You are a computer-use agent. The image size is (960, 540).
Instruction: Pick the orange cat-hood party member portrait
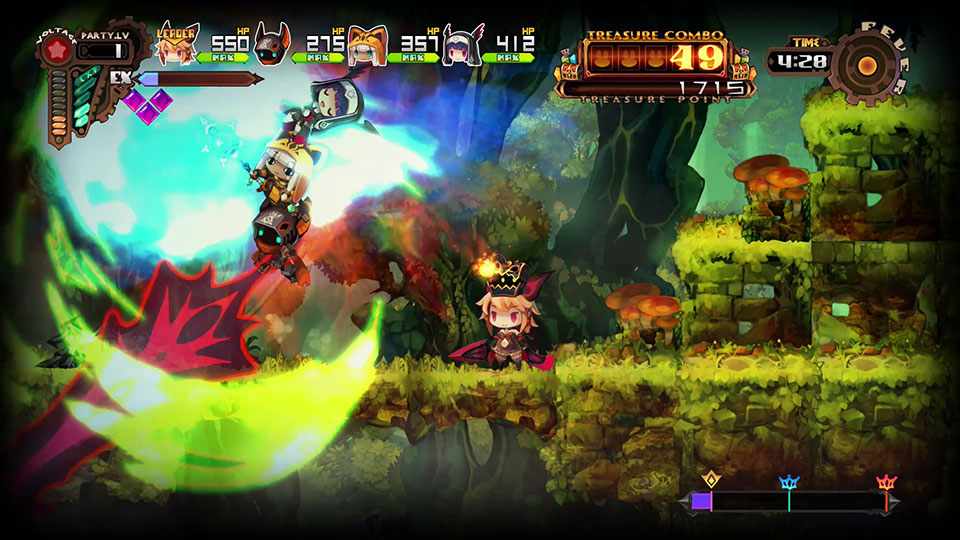coord(368,46)
